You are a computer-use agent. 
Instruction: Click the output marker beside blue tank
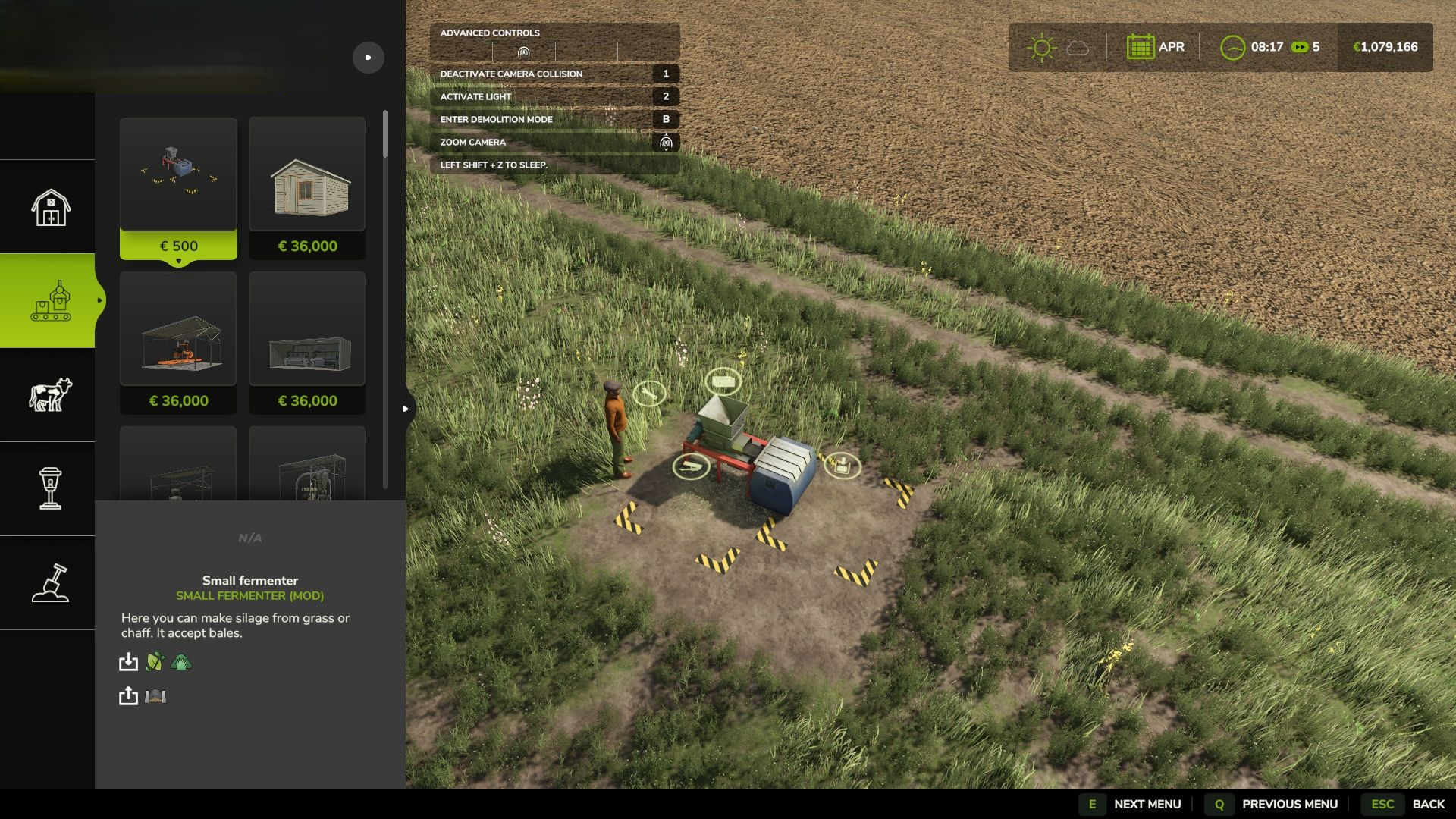[x=842, y=465]
